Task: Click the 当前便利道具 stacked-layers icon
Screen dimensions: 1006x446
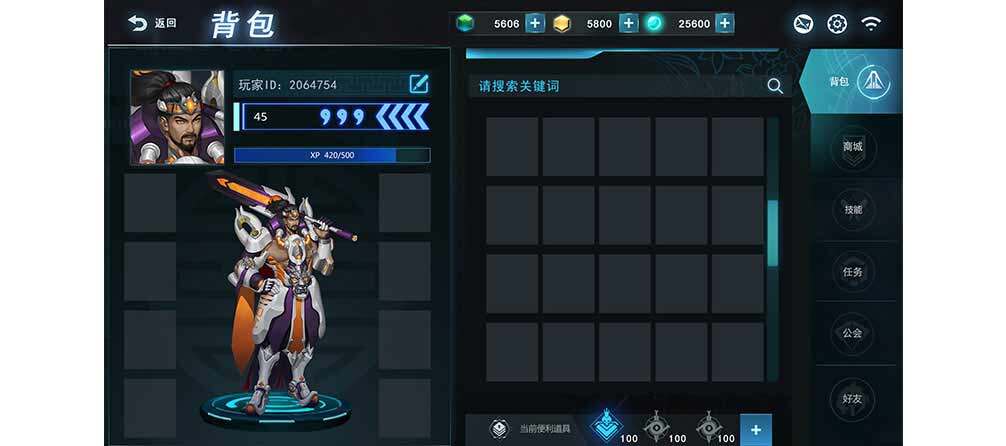Action: [x=499, y=429]
